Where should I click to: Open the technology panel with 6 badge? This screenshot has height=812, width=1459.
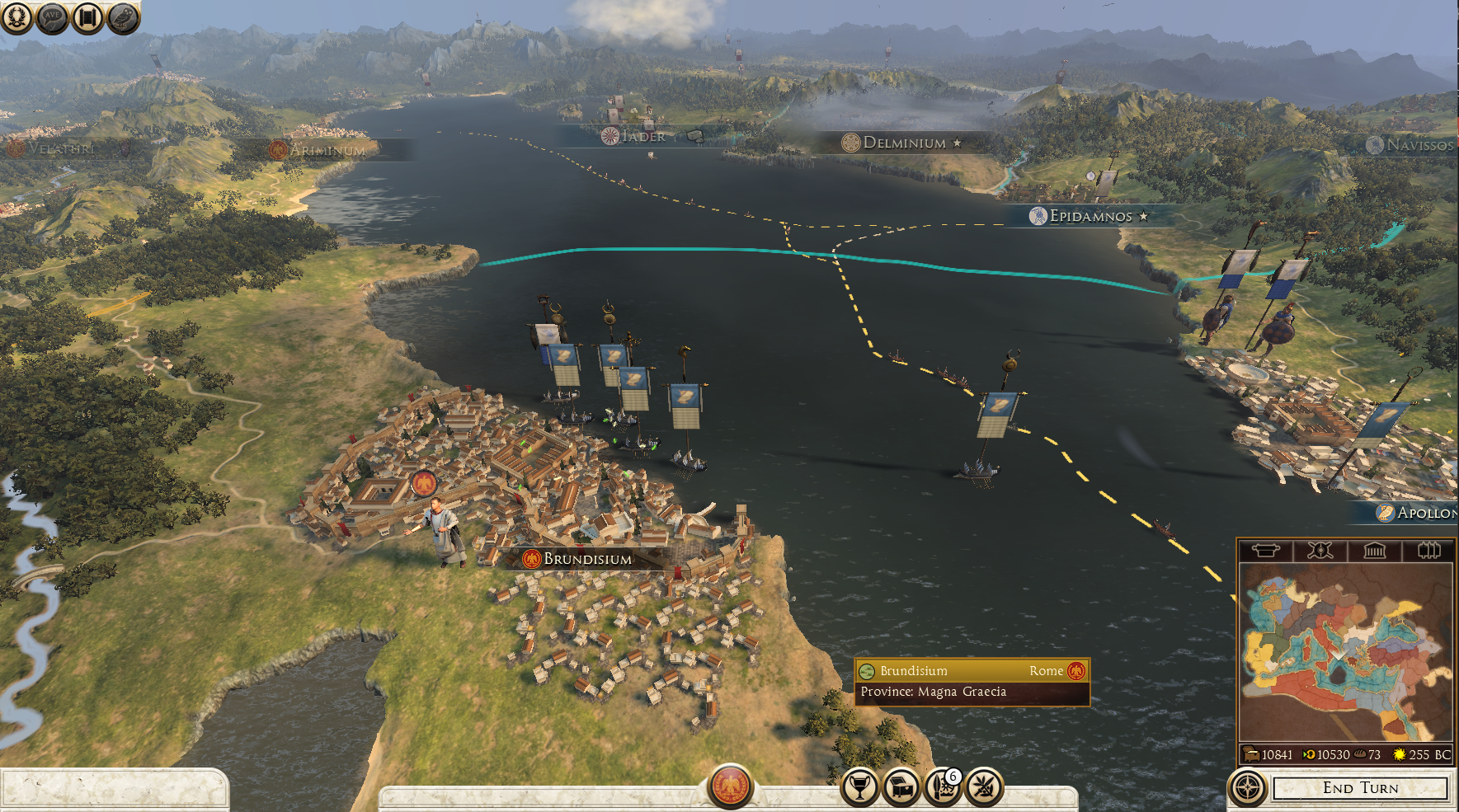943,787
